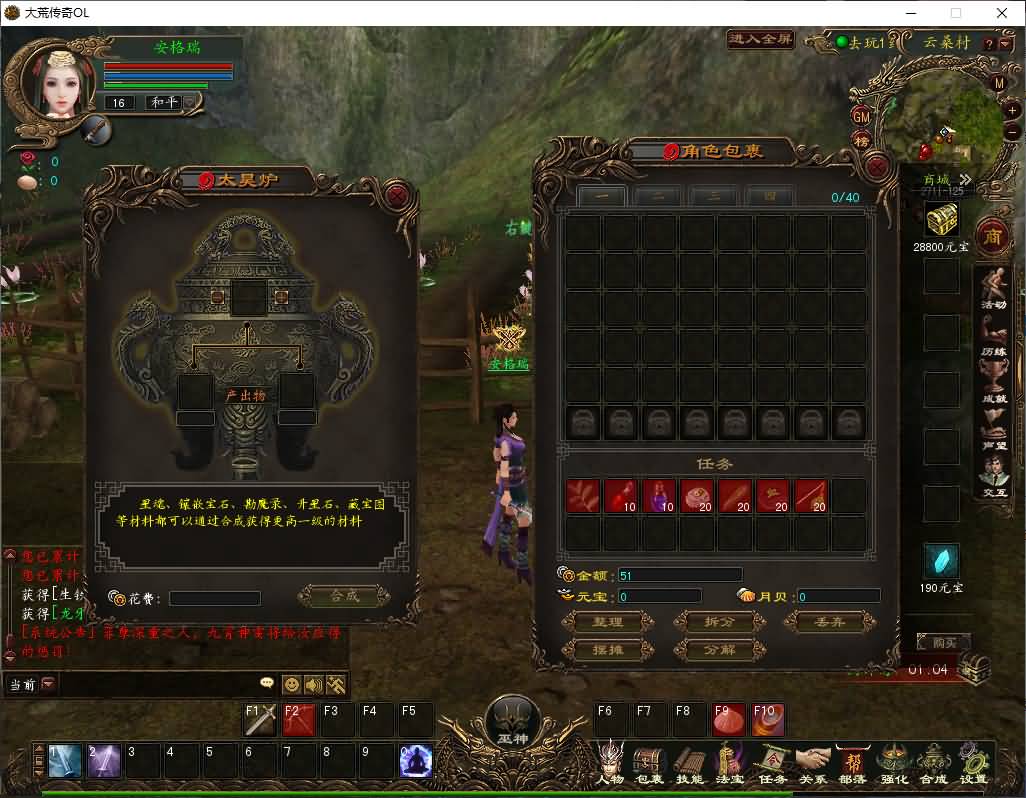Image resolution: width=1026 pixels, height=798 pixels.
Task: Open a stall with 摆摊 button
Action: point(608,650)
